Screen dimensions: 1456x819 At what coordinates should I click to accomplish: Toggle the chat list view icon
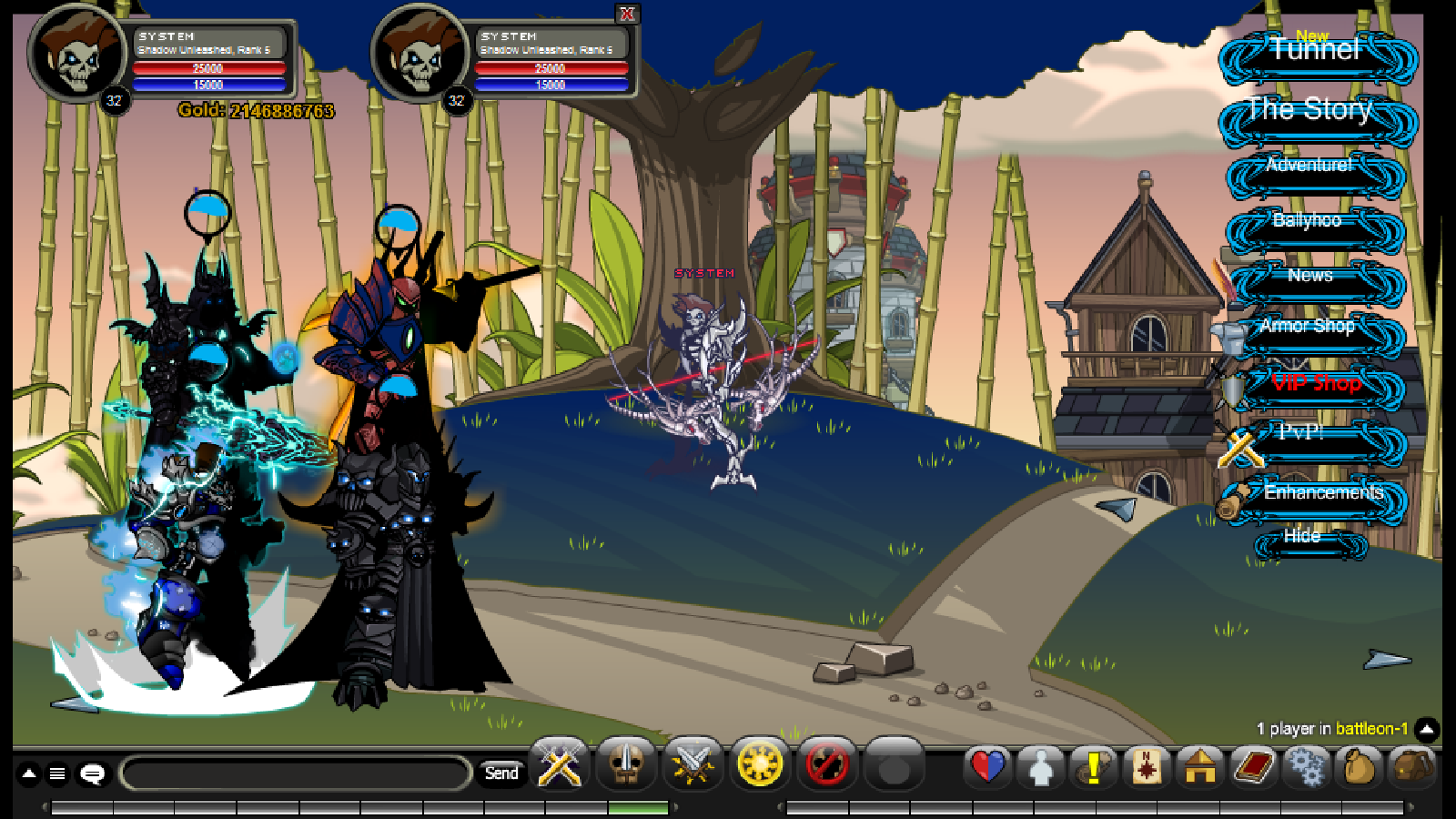click(58, 774)
